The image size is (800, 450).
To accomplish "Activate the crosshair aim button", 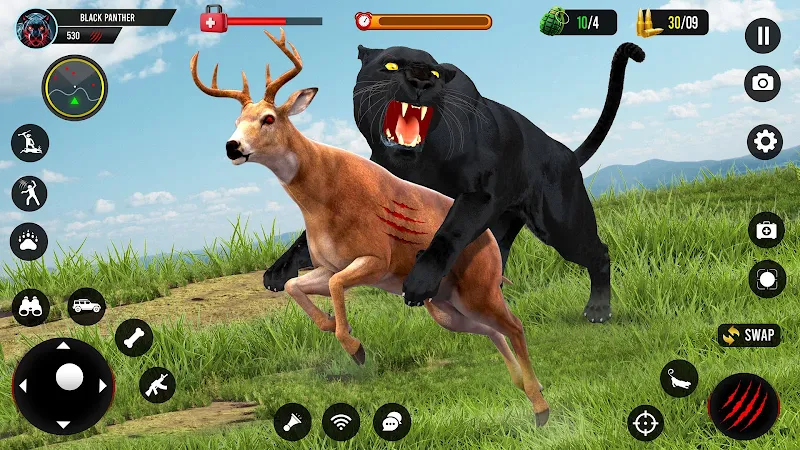I will pyautogui.click(x=645, y=423).
